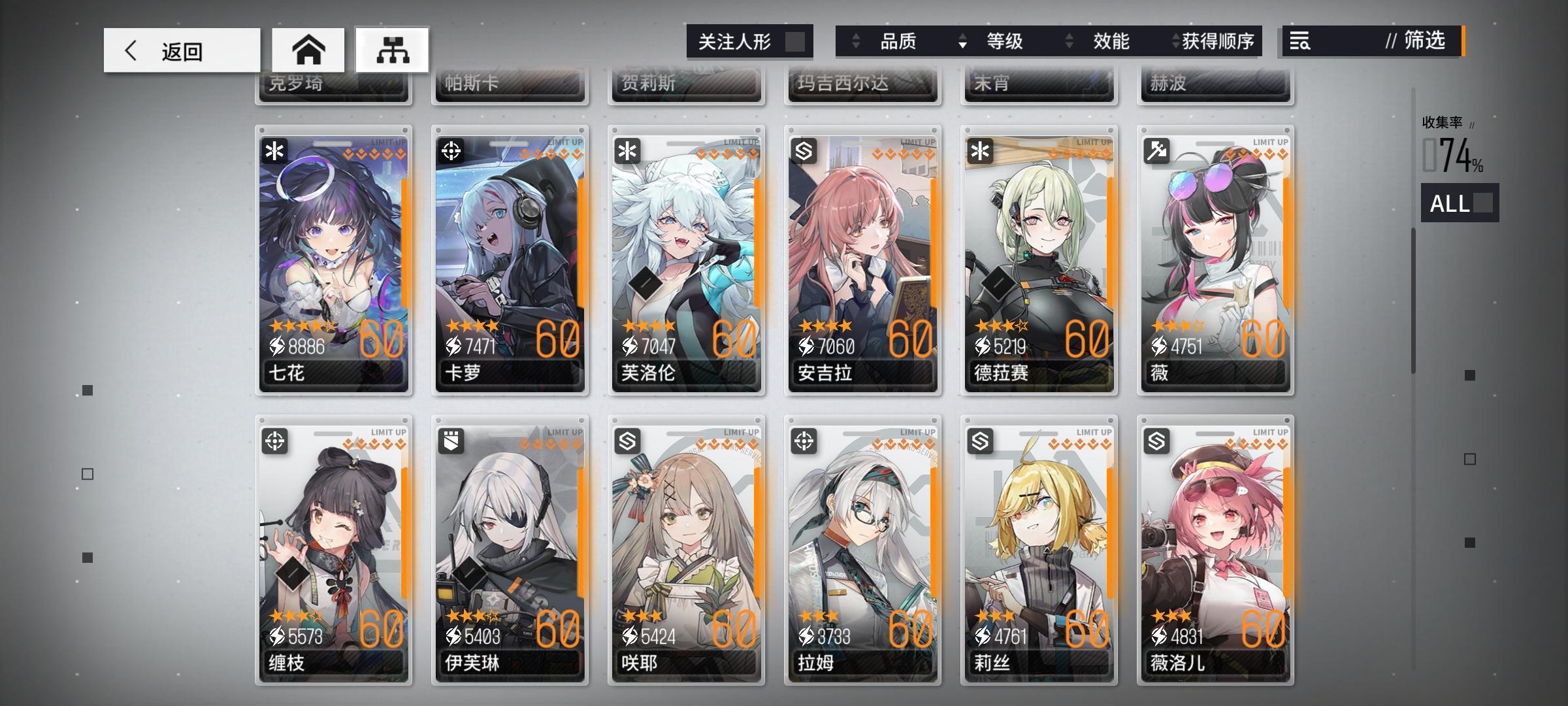Open the 效能 sort selector
The image size is (1568, 706).
point(1111,41)
